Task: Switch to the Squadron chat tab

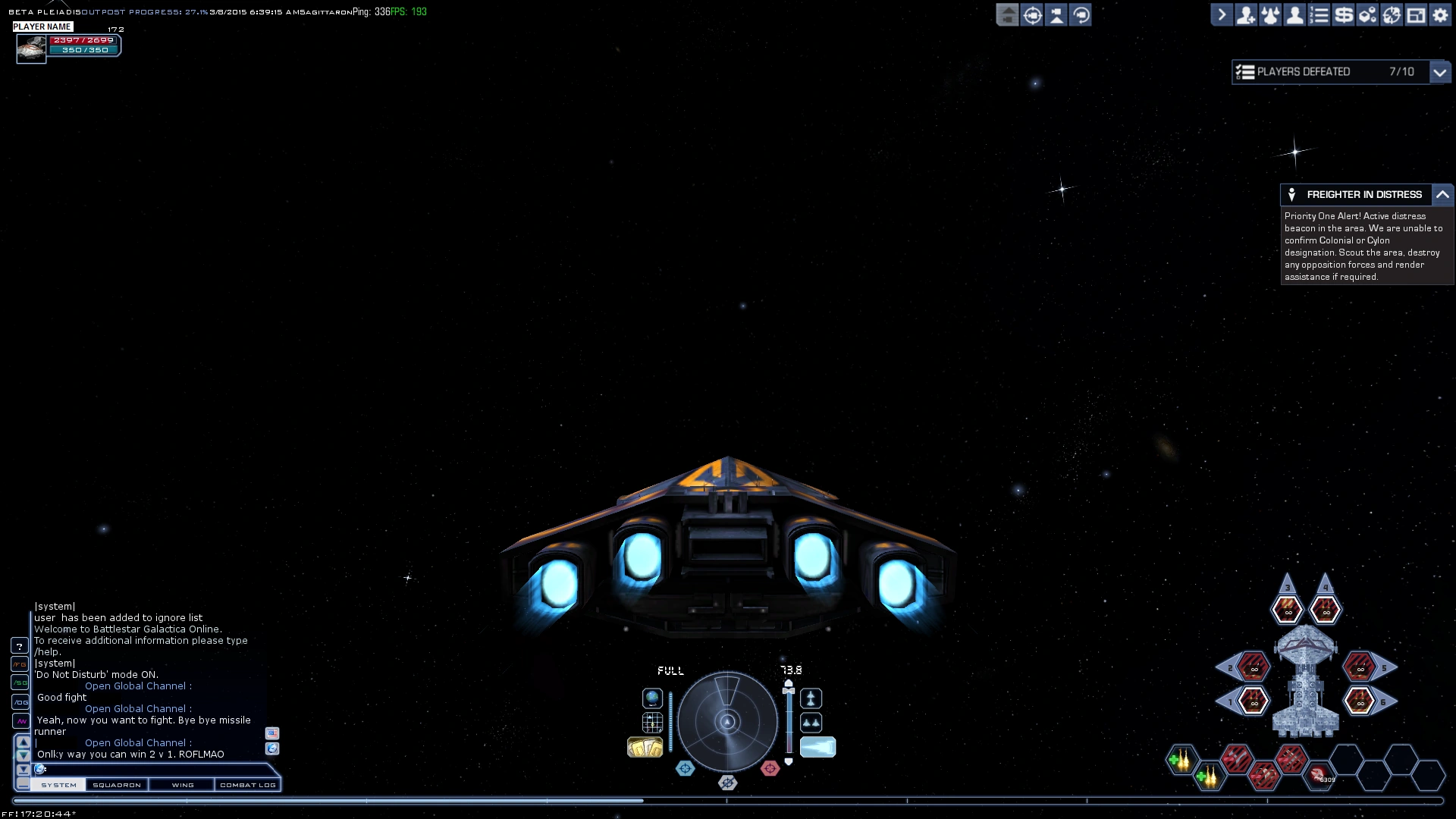Action: coord(117,785)
